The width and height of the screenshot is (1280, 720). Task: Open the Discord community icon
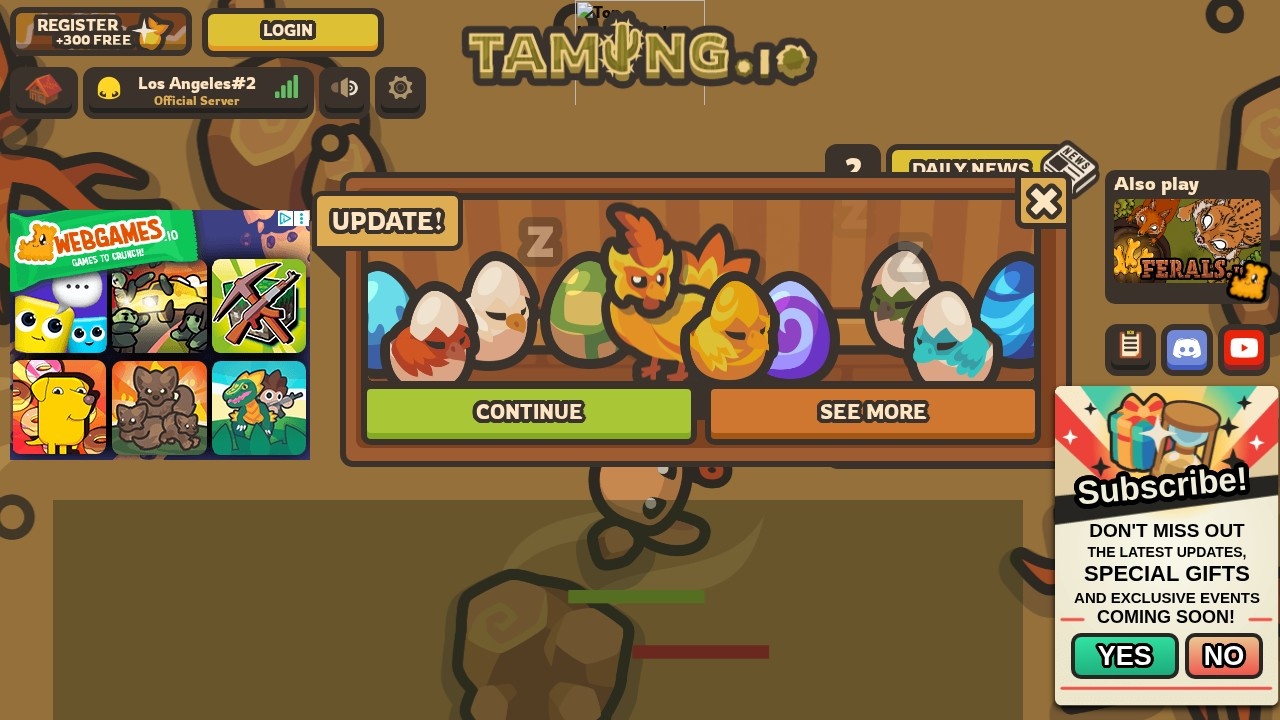(1186, 349)
